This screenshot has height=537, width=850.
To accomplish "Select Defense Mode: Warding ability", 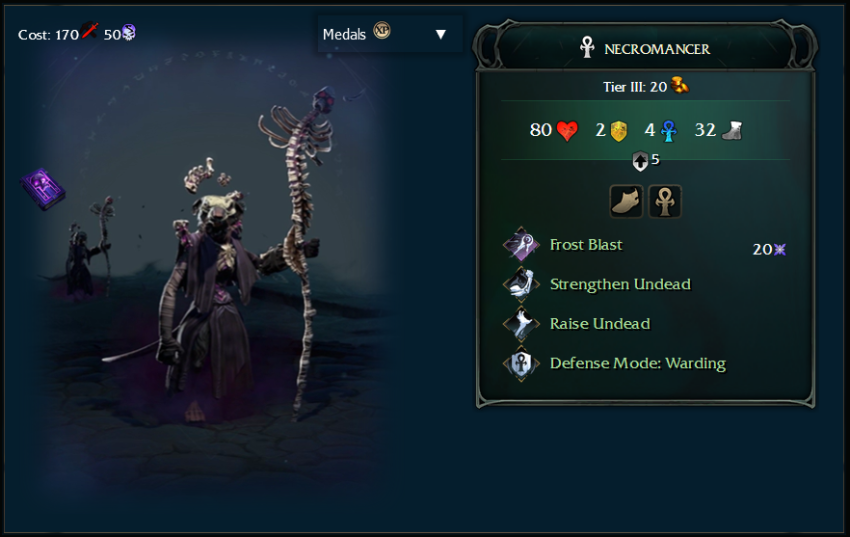I will [637, 363].
